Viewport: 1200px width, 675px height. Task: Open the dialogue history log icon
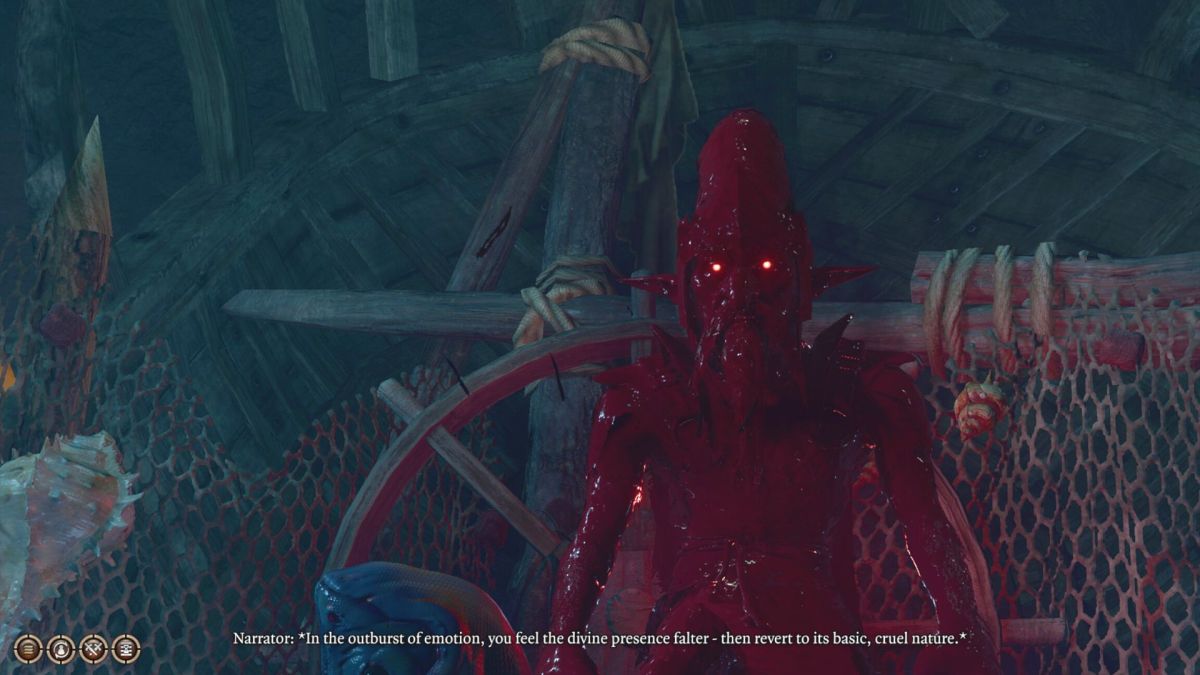pyautogui.click(x=126, y=648)
